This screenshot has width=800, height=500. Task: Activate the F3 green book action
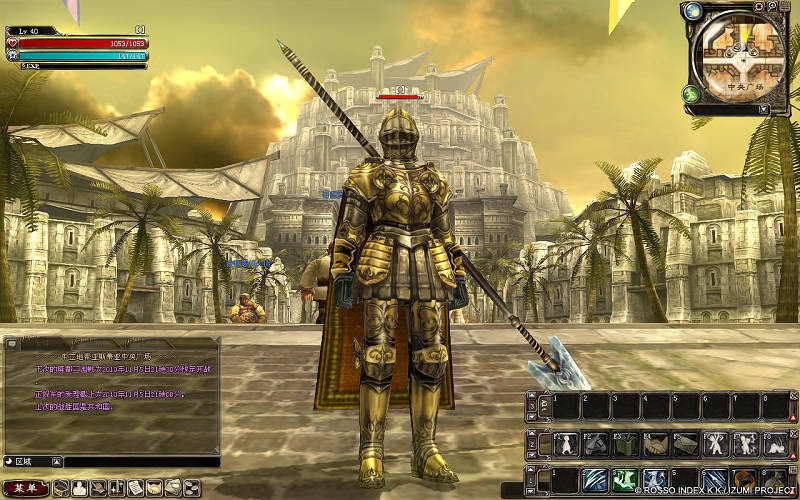[627, 444]
